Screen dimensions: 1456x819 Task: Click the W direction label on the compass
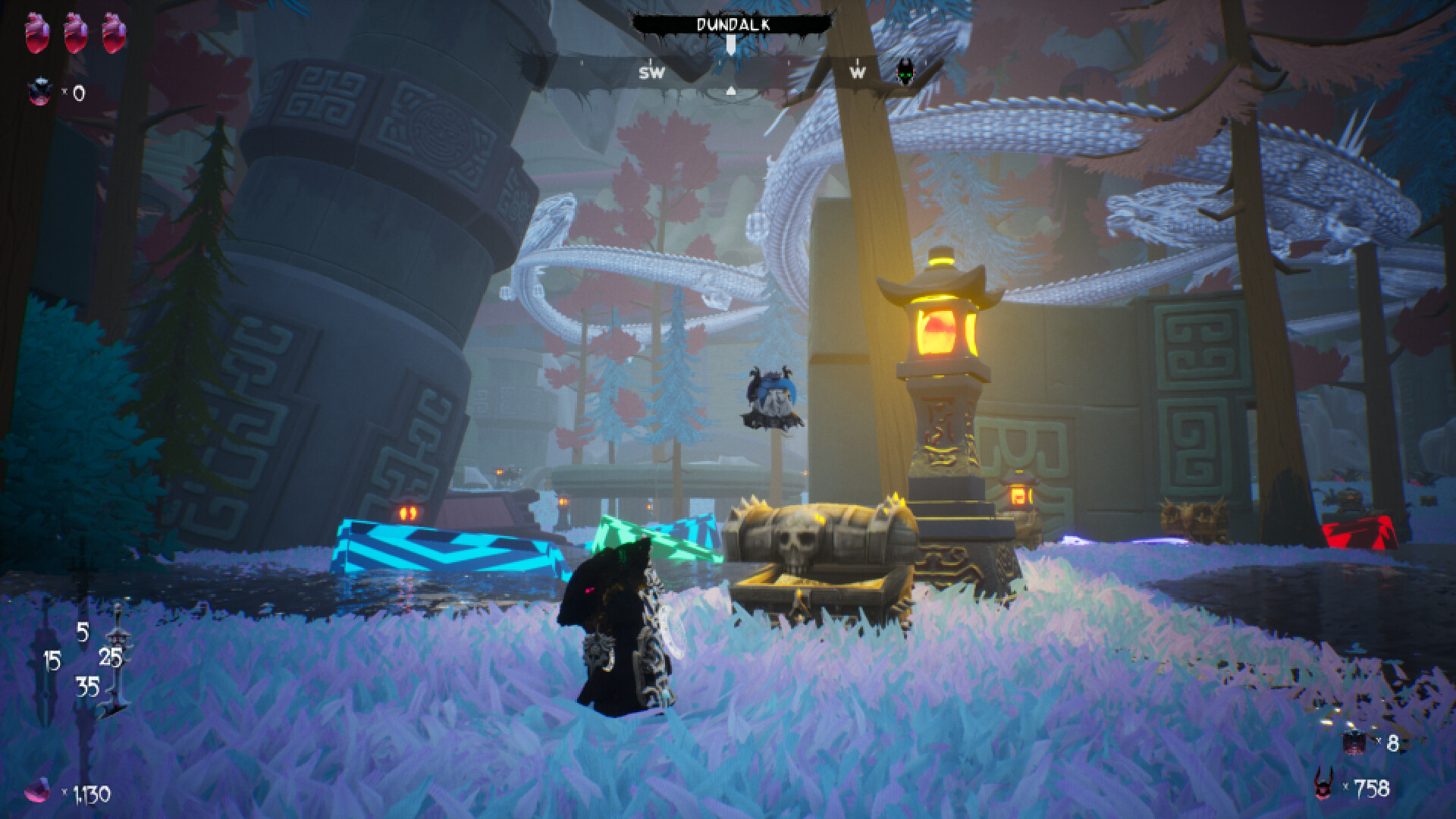pos(858,74)
